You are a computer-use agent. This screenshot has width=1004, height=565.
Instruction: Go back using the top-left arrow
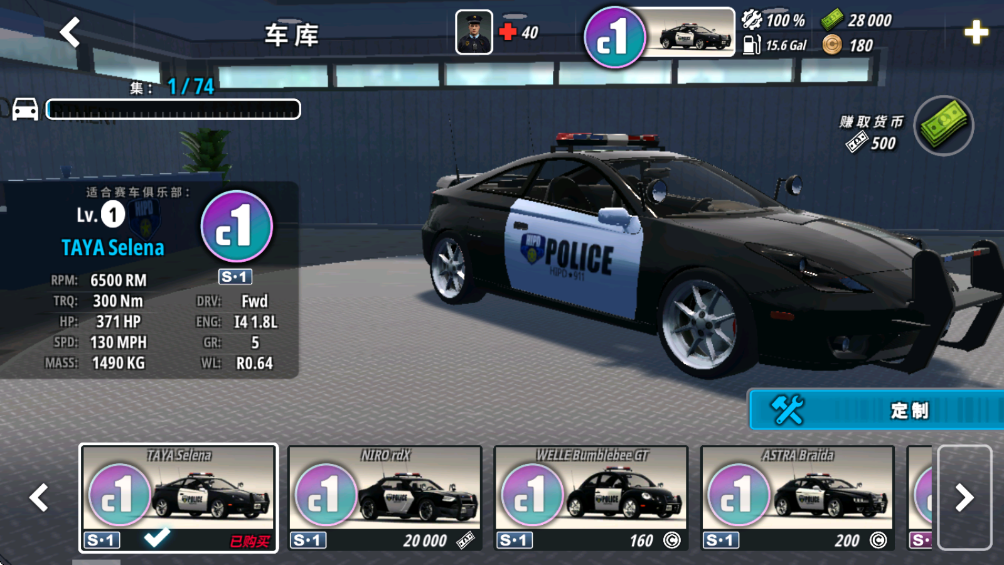(x=70, y=33)
